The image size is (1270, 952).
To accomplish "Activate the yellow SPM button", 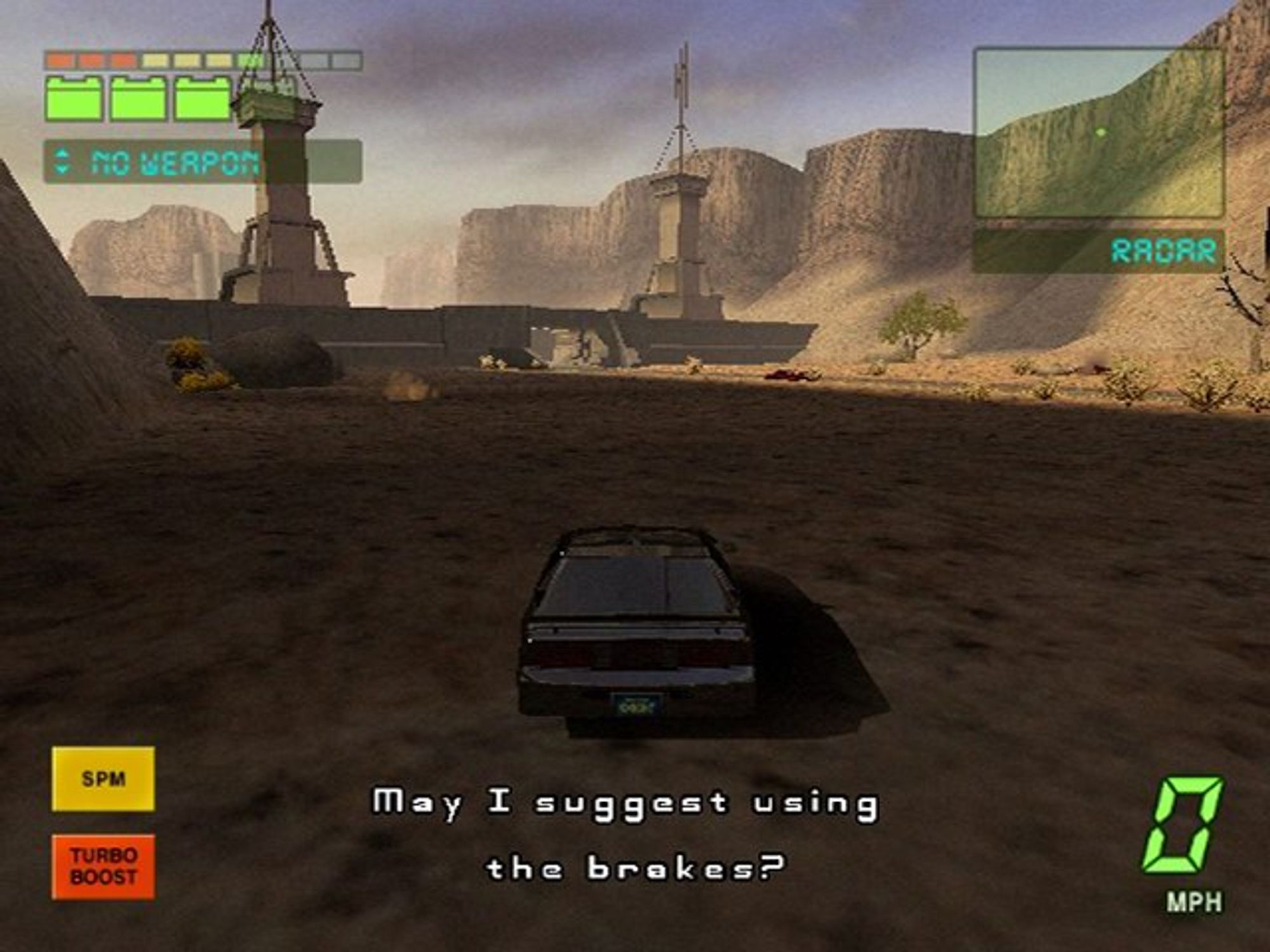I will point(103,779).
